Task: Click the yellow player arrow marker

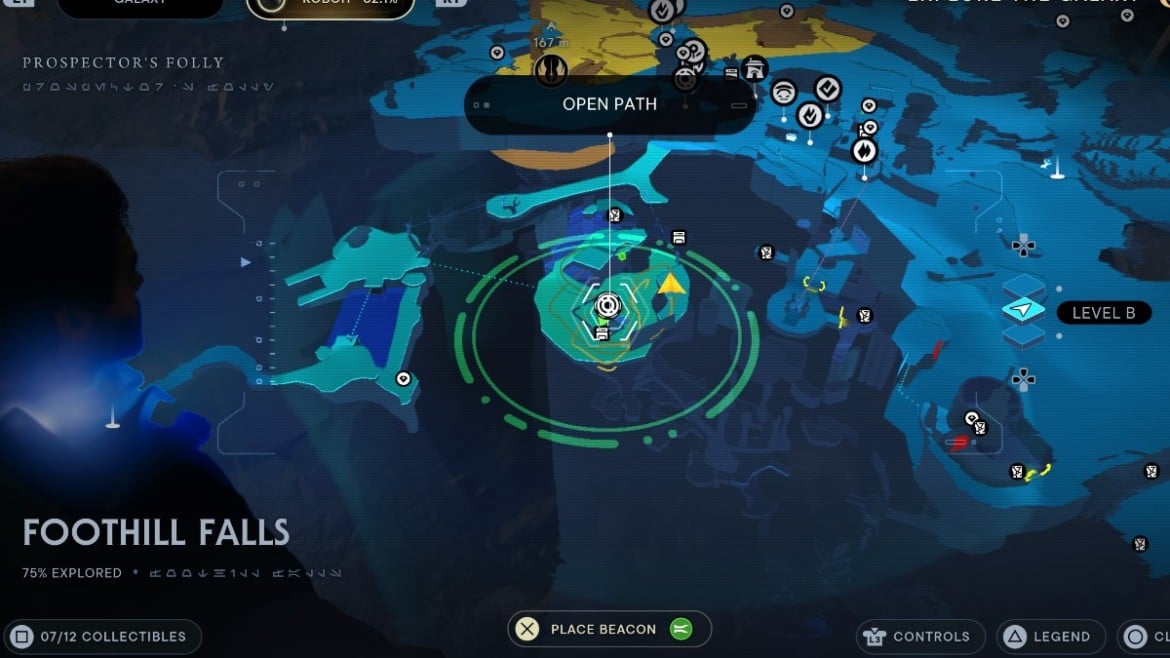Action: pyautogui.click(x=671, y=284)
